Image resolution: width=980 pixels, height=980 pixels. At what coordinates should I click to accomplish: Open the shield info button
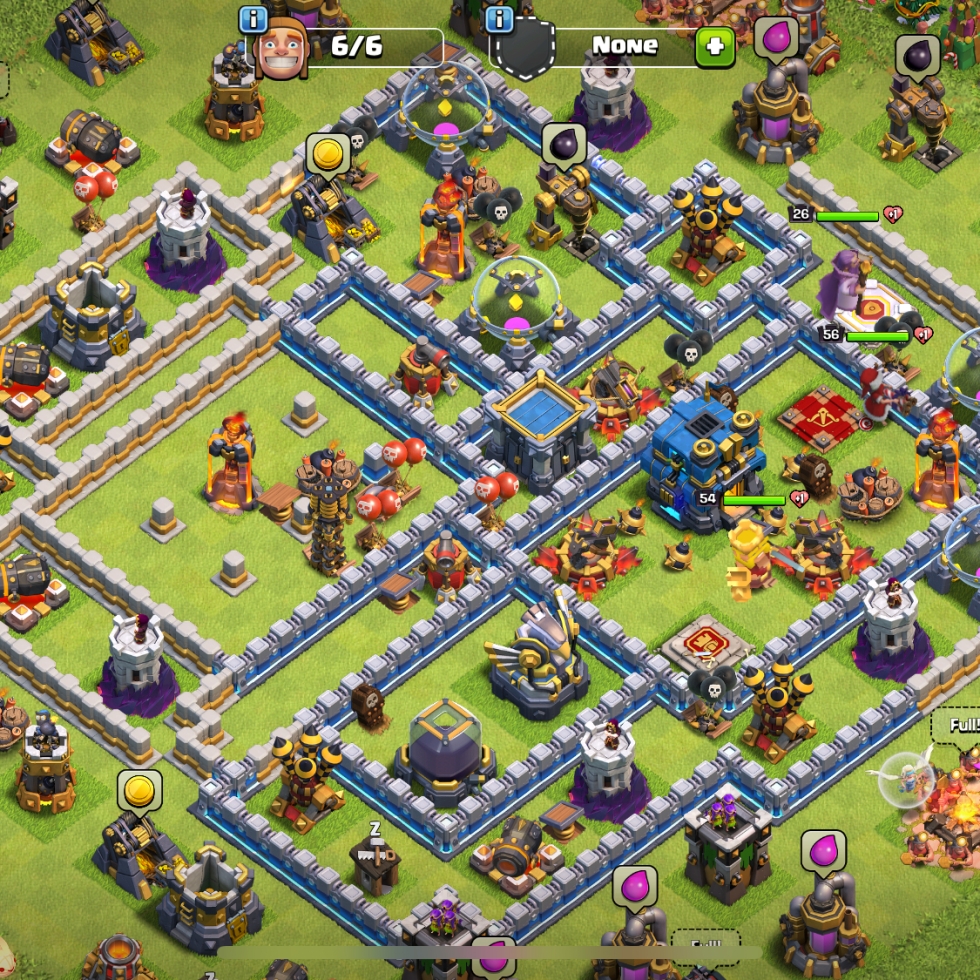pyautogui.click(x=500, y=19)
